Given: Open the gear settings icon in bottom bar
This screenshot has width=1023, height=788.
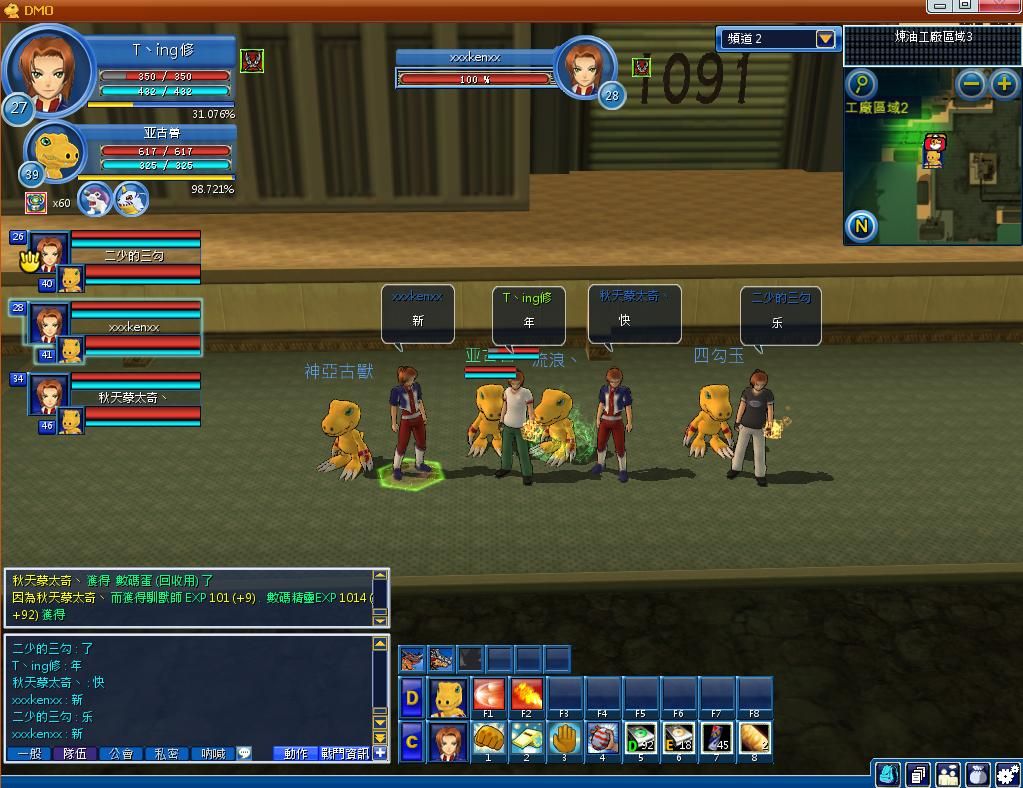Looking at the screenshot, I should (x=1008, y=774).
